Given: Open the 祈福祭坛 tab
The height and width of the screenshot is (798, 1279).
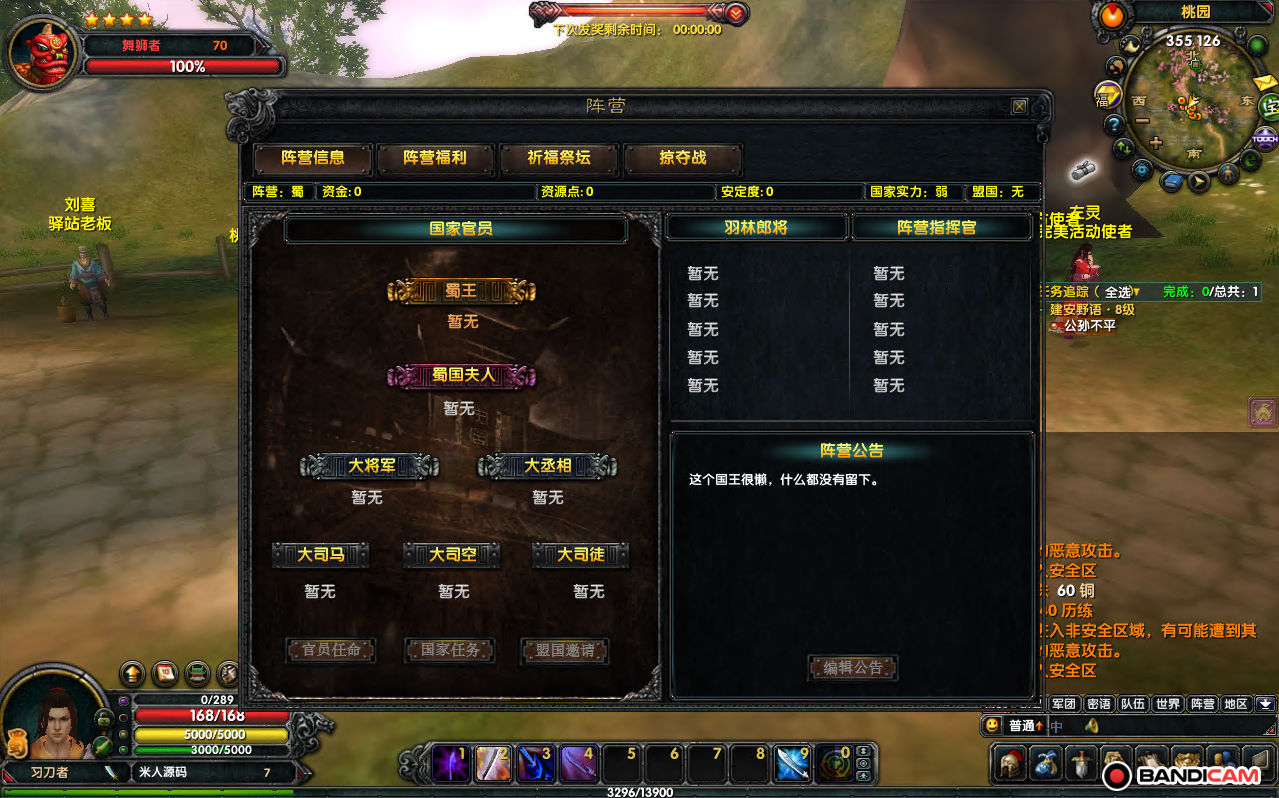Looking at the screenshot, I should pyautogui.click(x=559, y=158).
